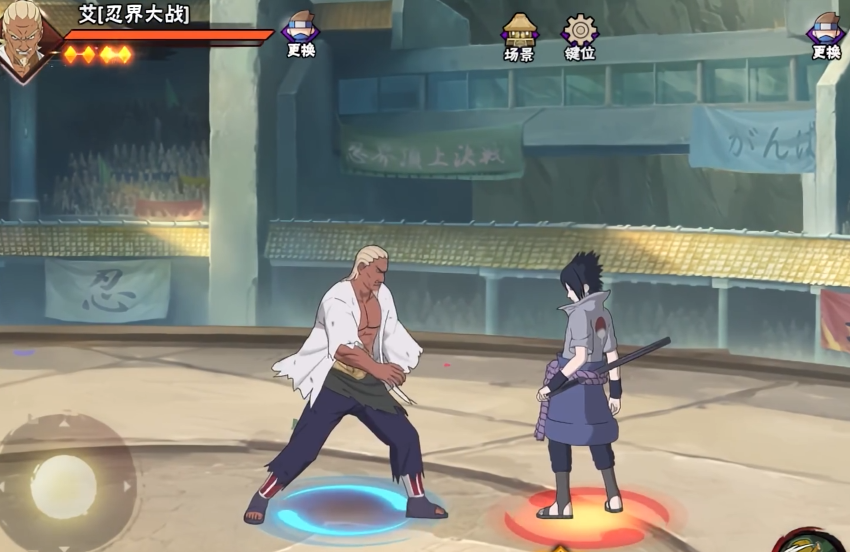Open the 键位 key layout settings

(580, 36)
